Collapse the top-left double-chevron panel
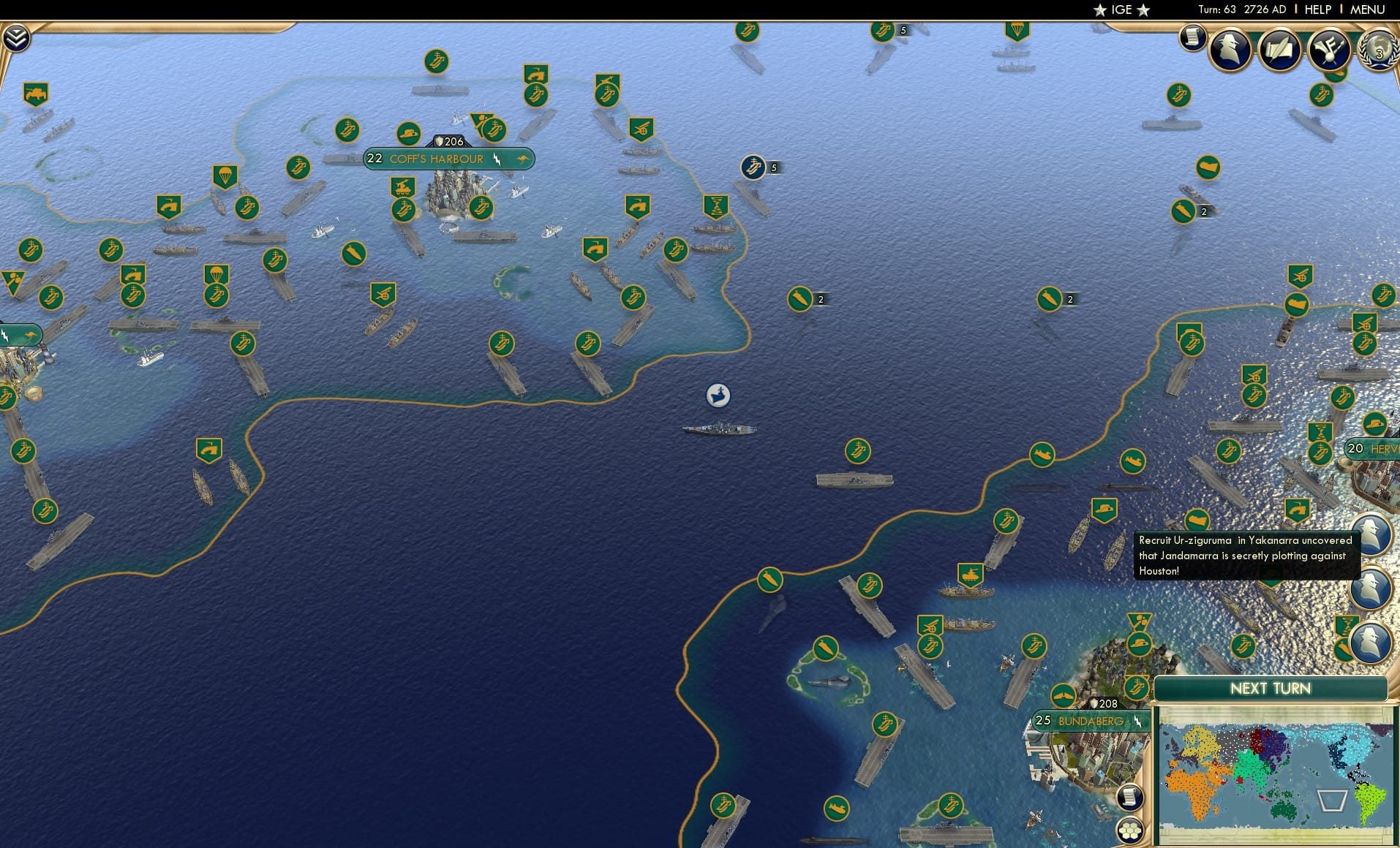Image resolution: width=1400 pixels, height=848 pixels. coord(15,35)
